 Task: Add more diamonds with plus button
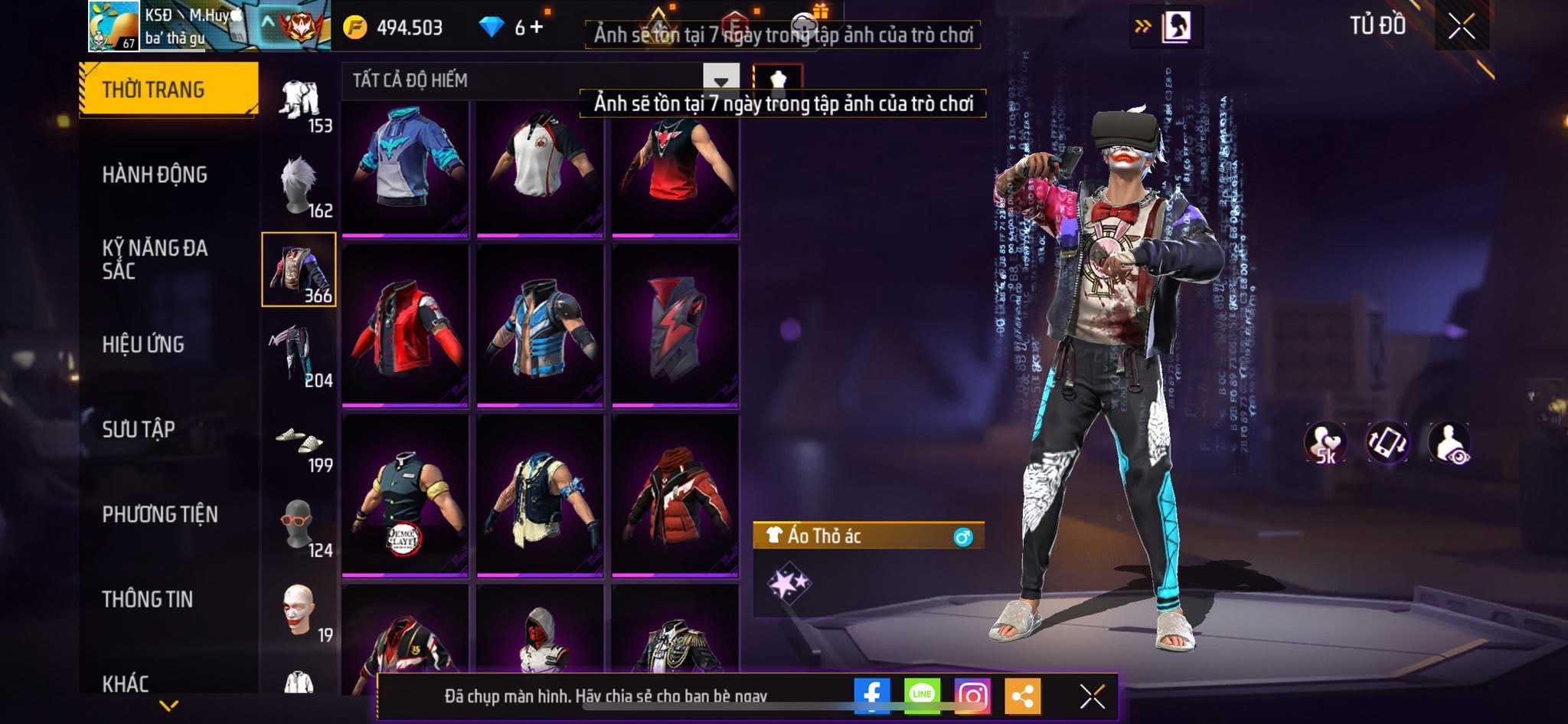tap(537, 28)
